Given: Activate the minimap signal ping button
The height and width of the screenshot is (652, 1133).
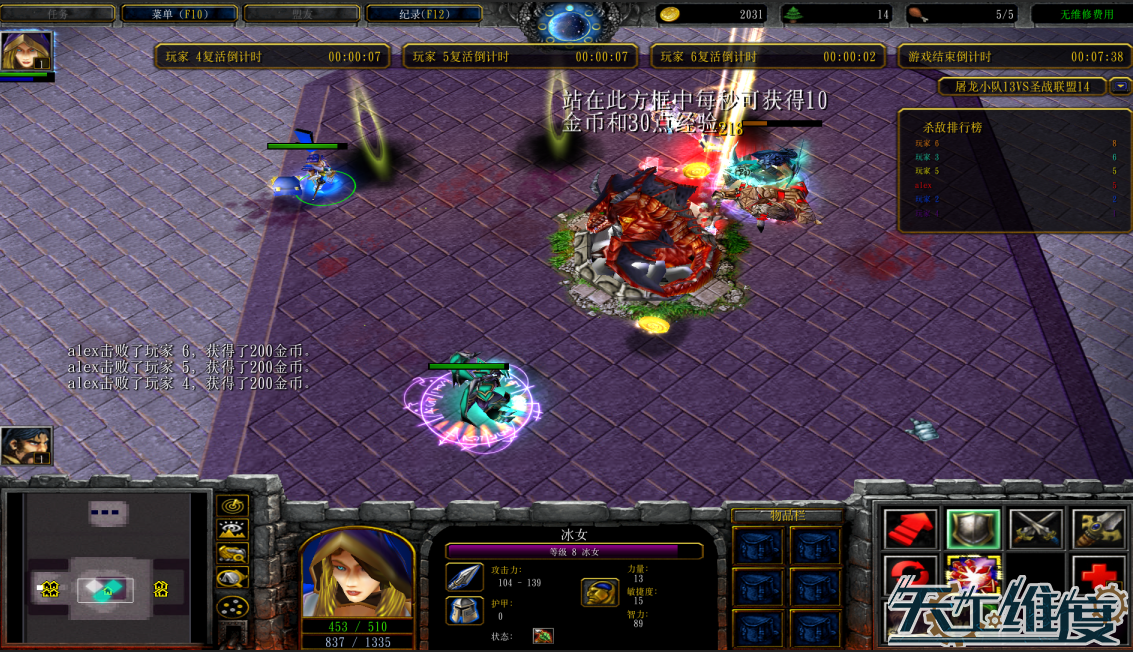Looking at the screenshot, I should pos(233,506).
